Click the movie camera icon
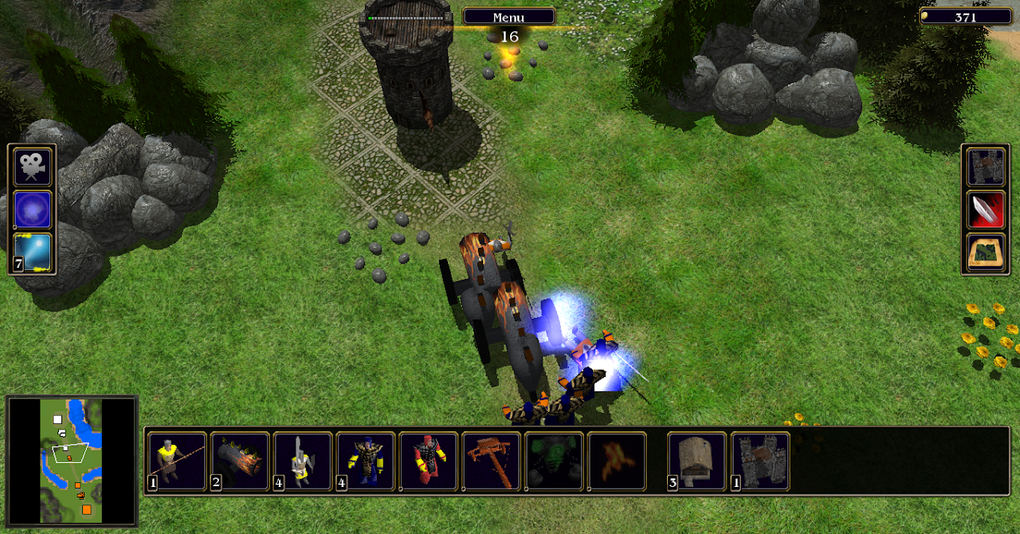1020x534 pixels. point(33,167)
